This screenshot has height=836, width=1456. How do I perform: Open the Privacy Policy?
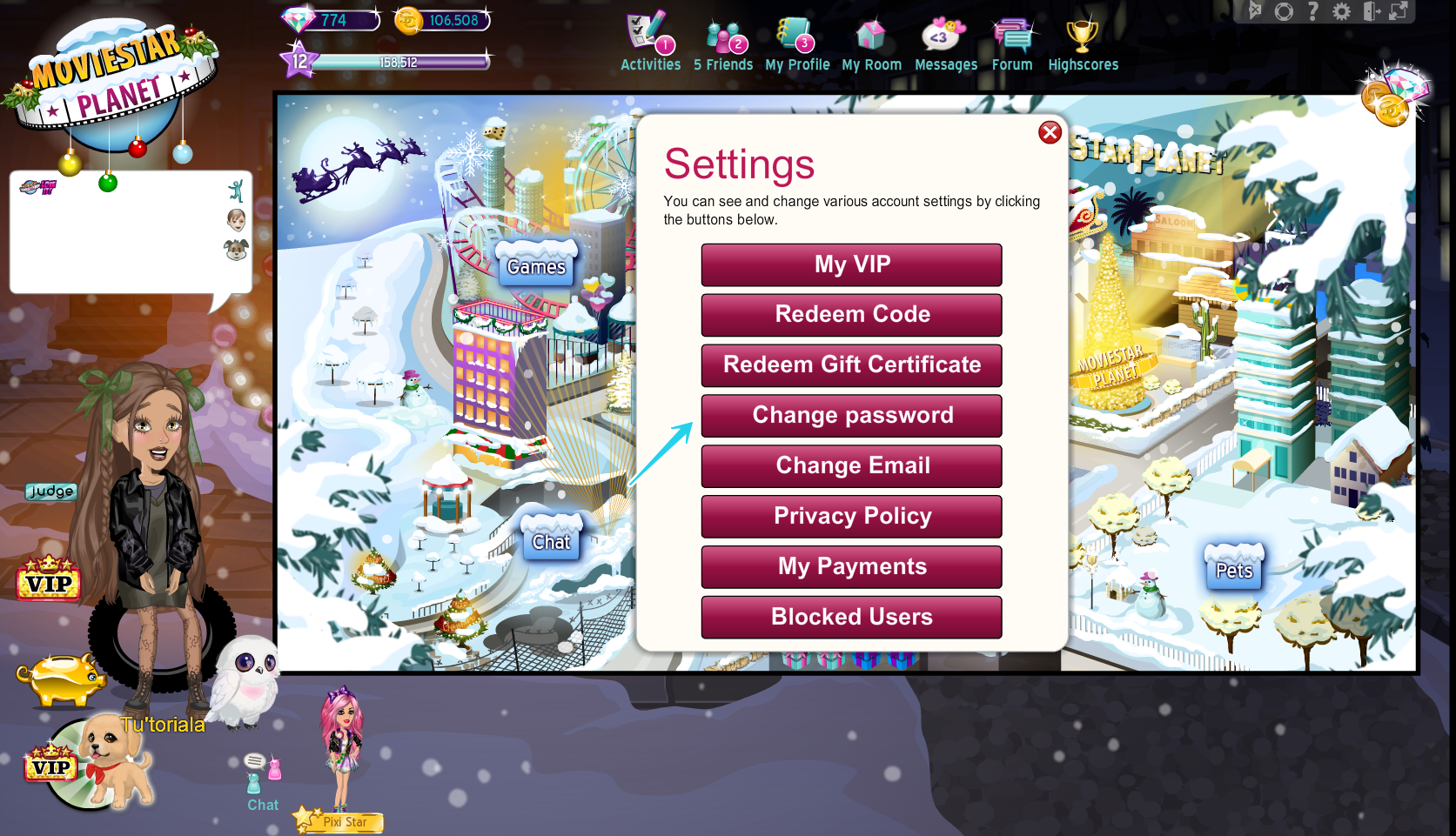pos(850,516)
